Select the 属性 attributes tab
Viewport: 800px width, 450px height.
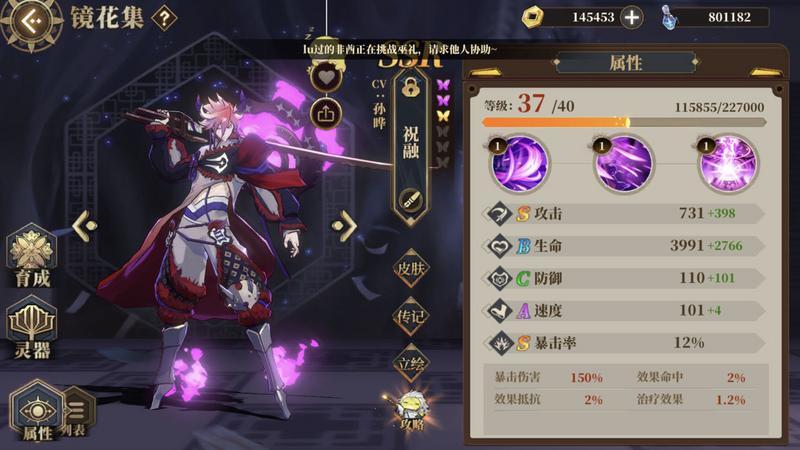[x=38, y=411]
